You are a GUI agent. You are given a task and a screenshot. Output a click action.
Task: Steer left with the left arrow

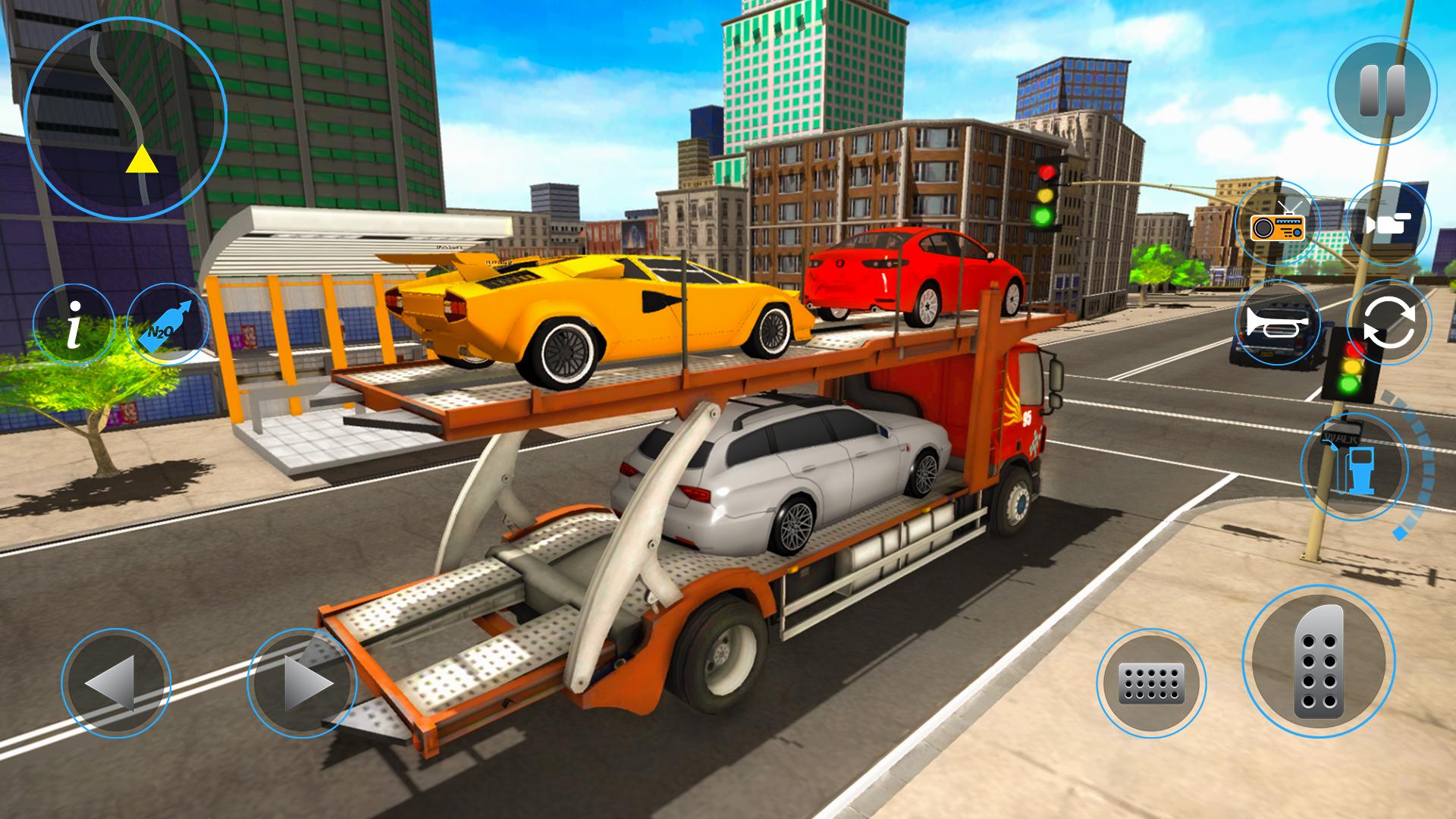[x=115, y=683]
